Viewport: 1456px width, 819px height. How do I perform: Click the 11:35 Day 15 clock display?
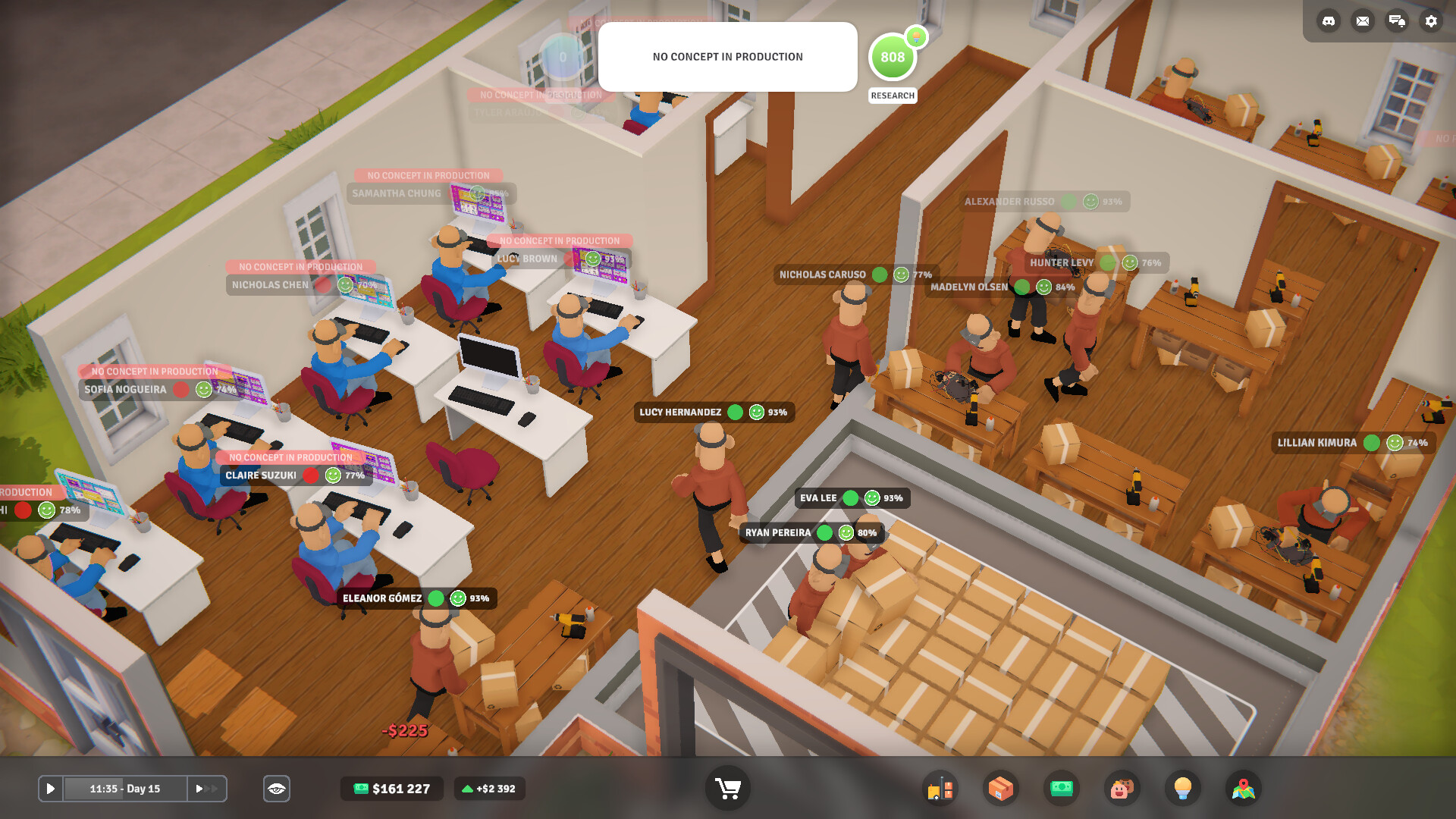coord(125,789)
